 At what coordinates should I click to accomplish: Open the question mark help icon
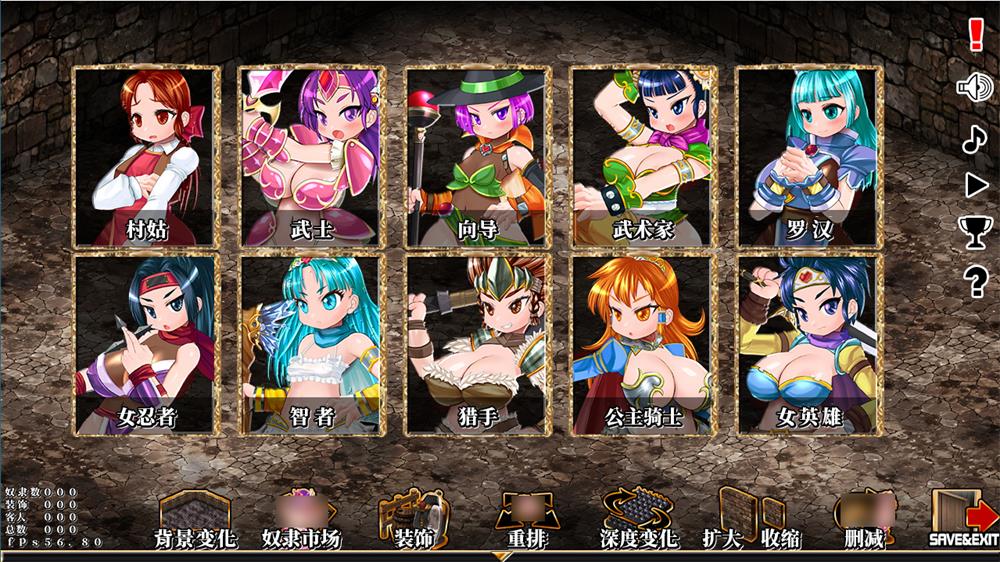(975, 283)
